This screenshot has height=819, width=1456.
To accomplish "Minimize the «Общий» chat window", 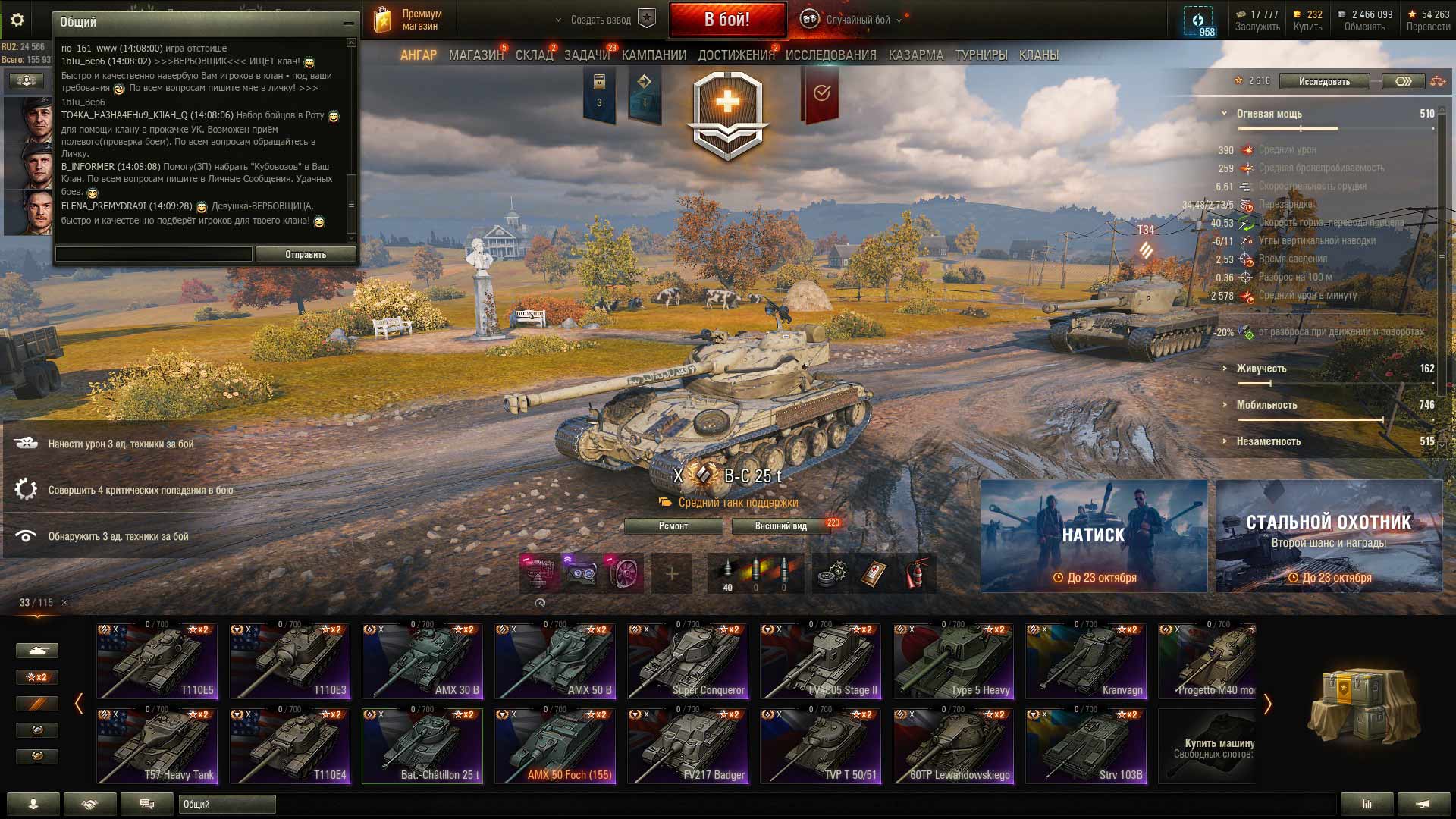I will tap(348, 23).
